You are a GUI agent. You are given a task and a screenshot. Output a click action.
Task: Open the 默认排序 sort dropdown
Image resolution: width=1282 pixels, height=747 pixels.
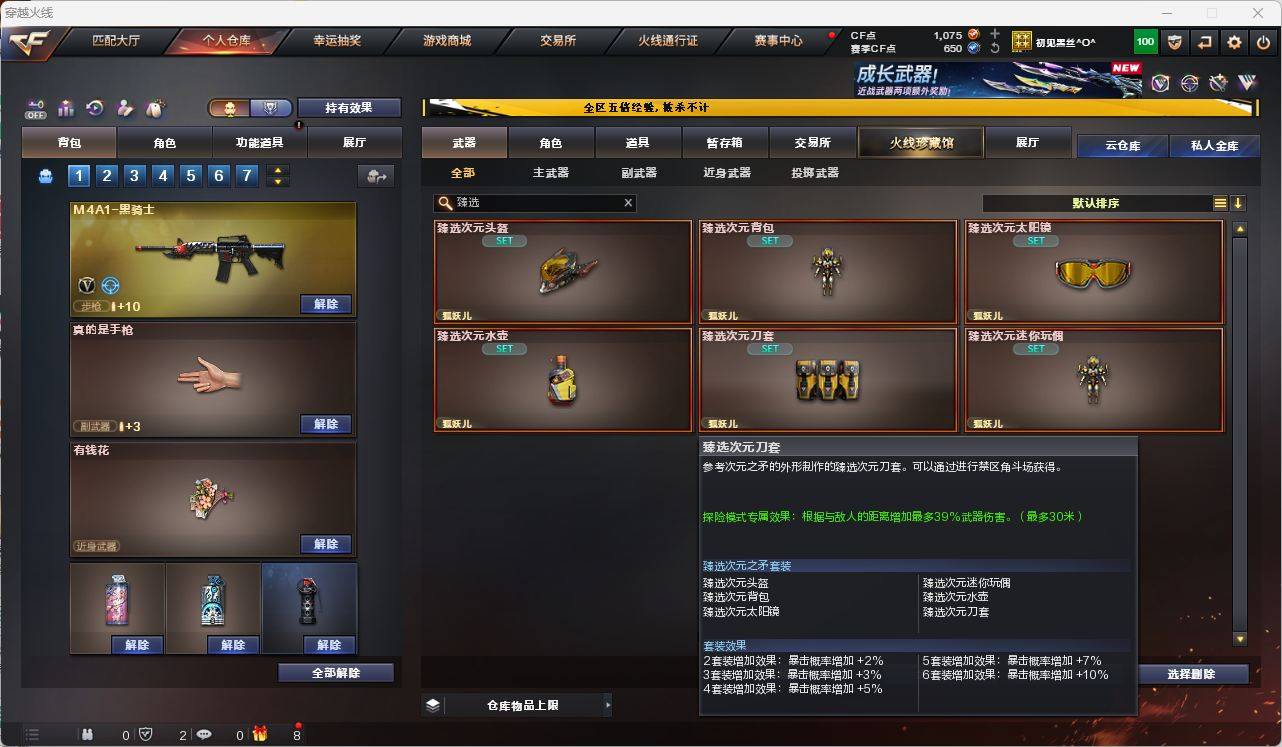1110,202
